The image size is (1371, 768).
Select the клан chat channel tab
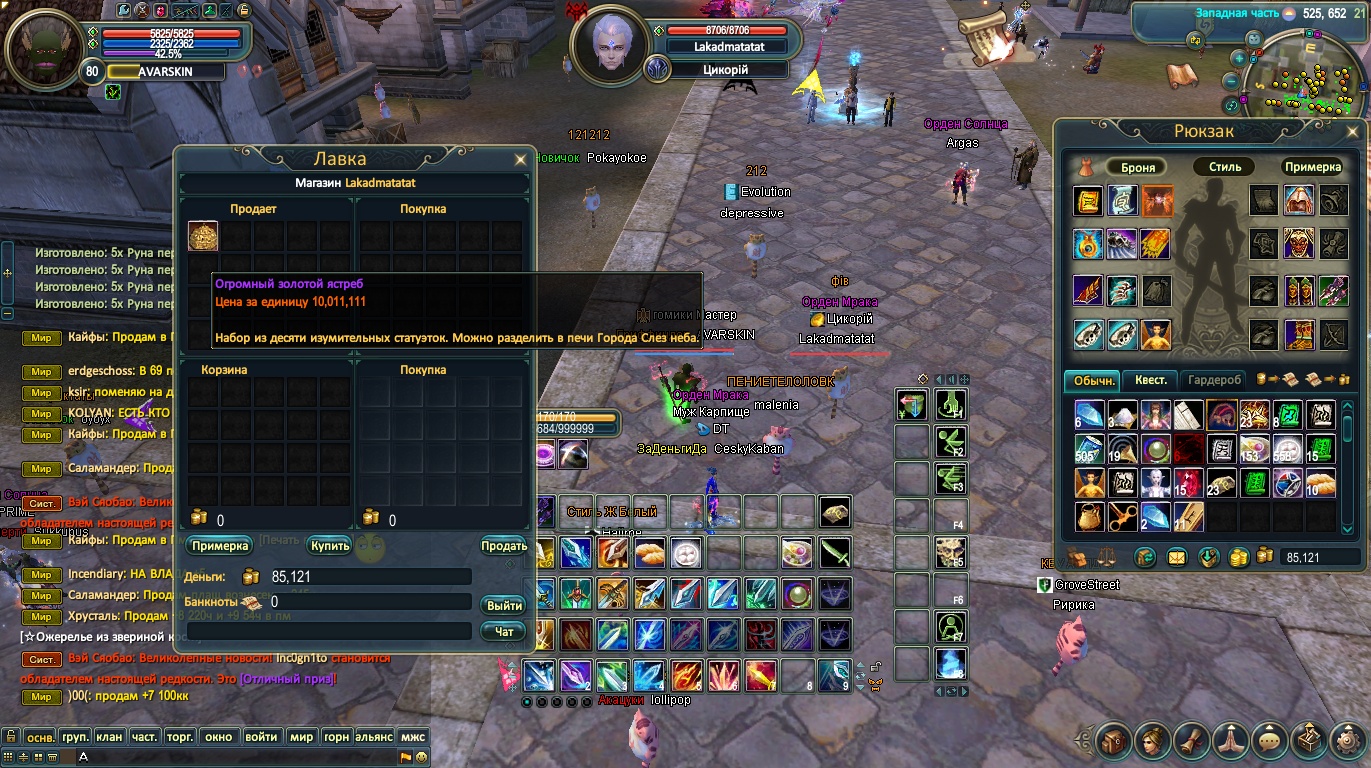coord(109,737)
